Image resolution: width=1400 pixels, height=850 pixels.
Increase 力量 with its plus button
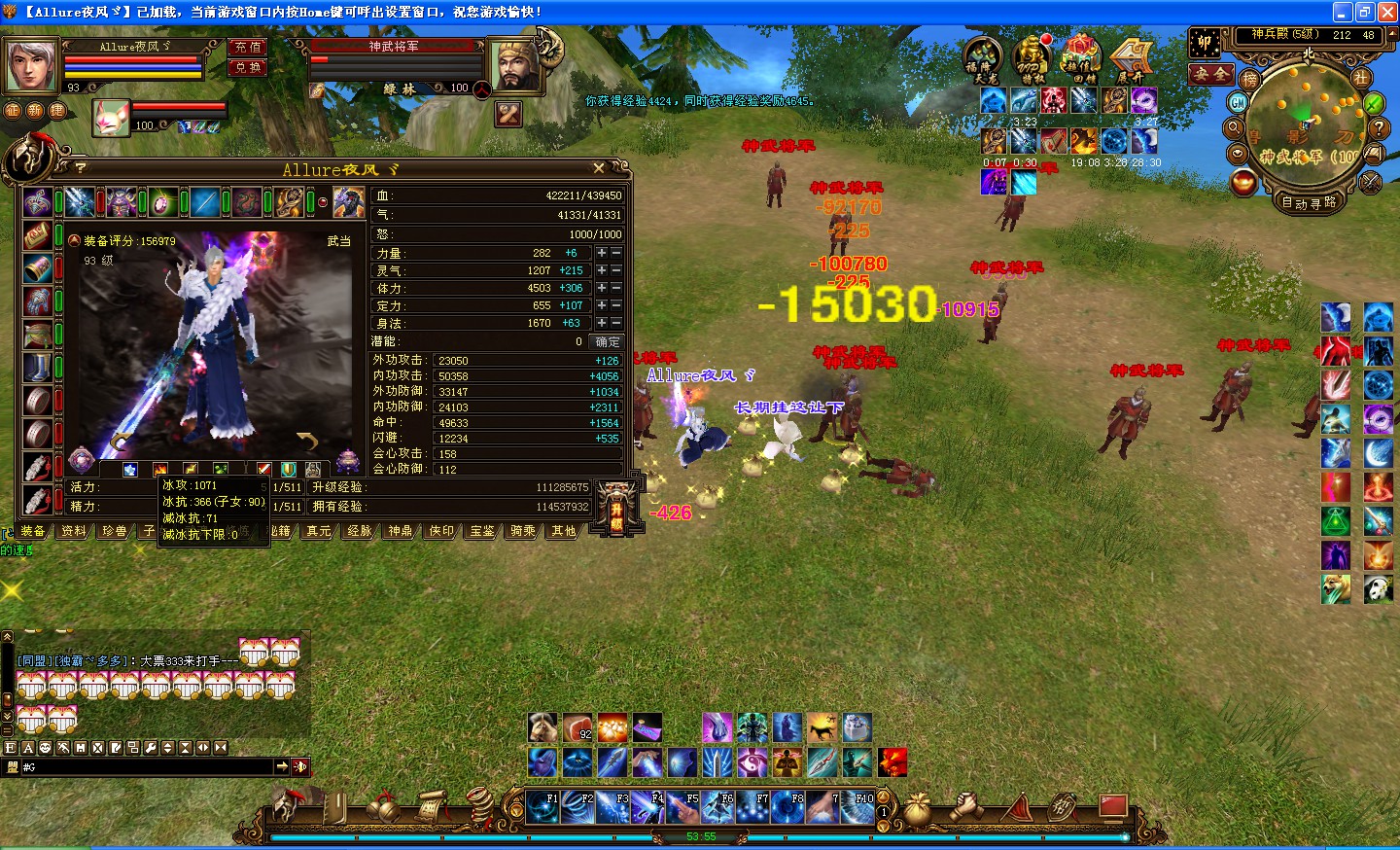pyautogui.click(x=602, y=253)
